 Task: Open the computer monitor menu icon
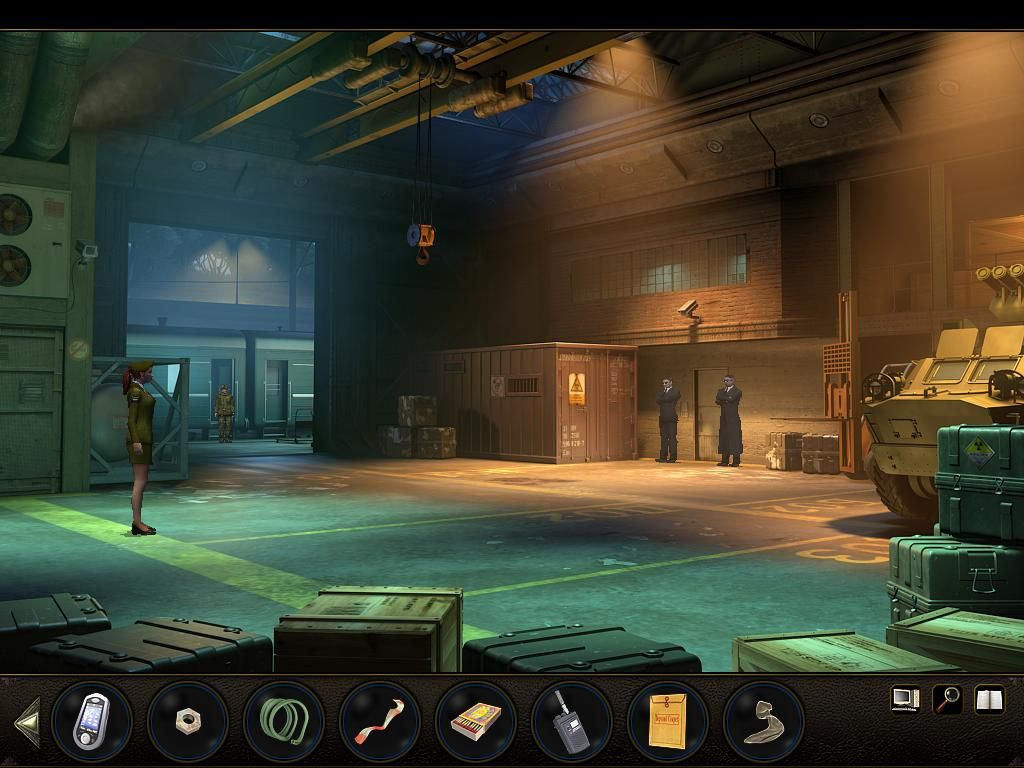905,699
